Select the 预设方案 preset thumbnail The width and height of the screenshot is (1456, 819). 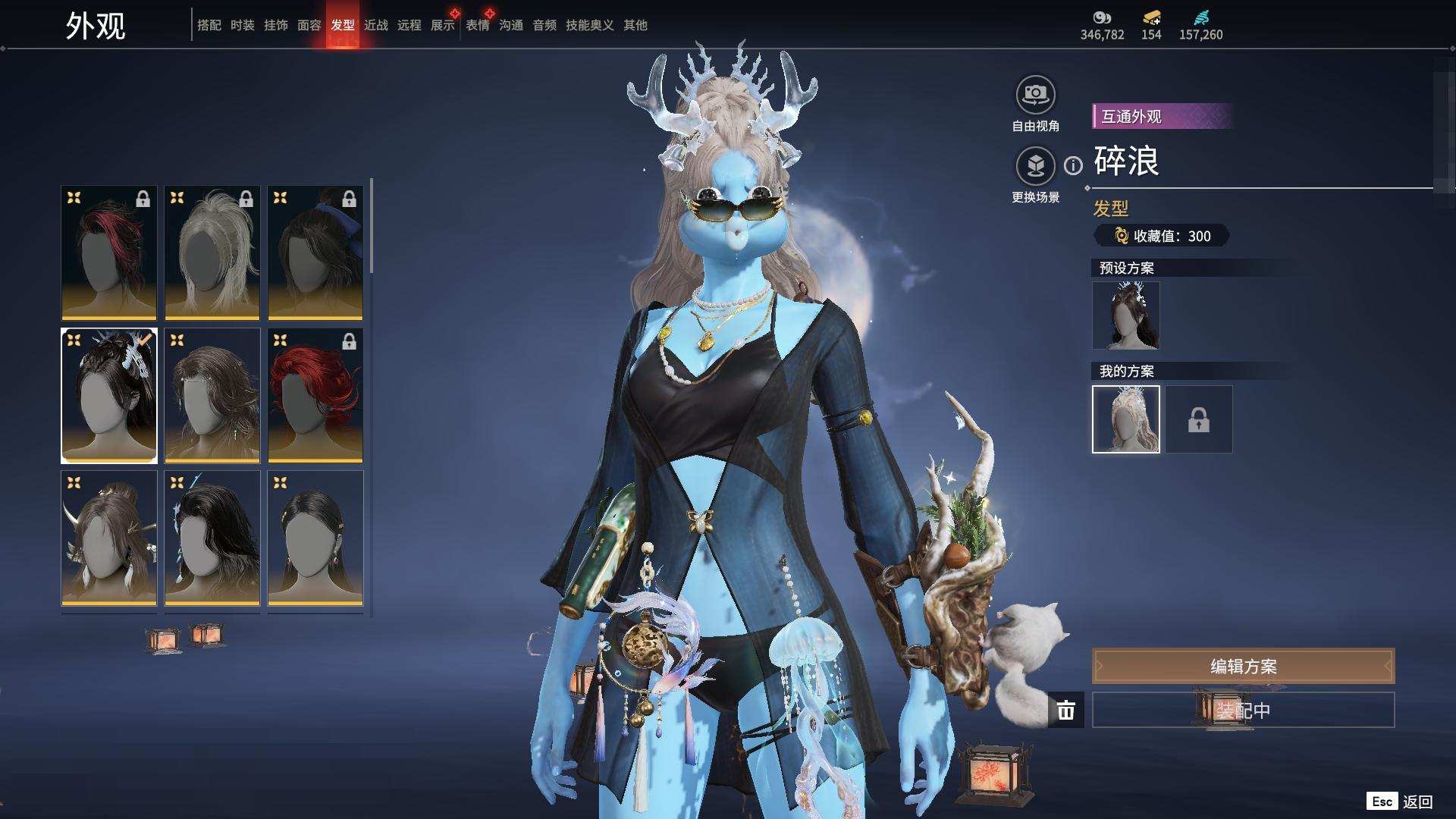click(x=1125, y=315)
